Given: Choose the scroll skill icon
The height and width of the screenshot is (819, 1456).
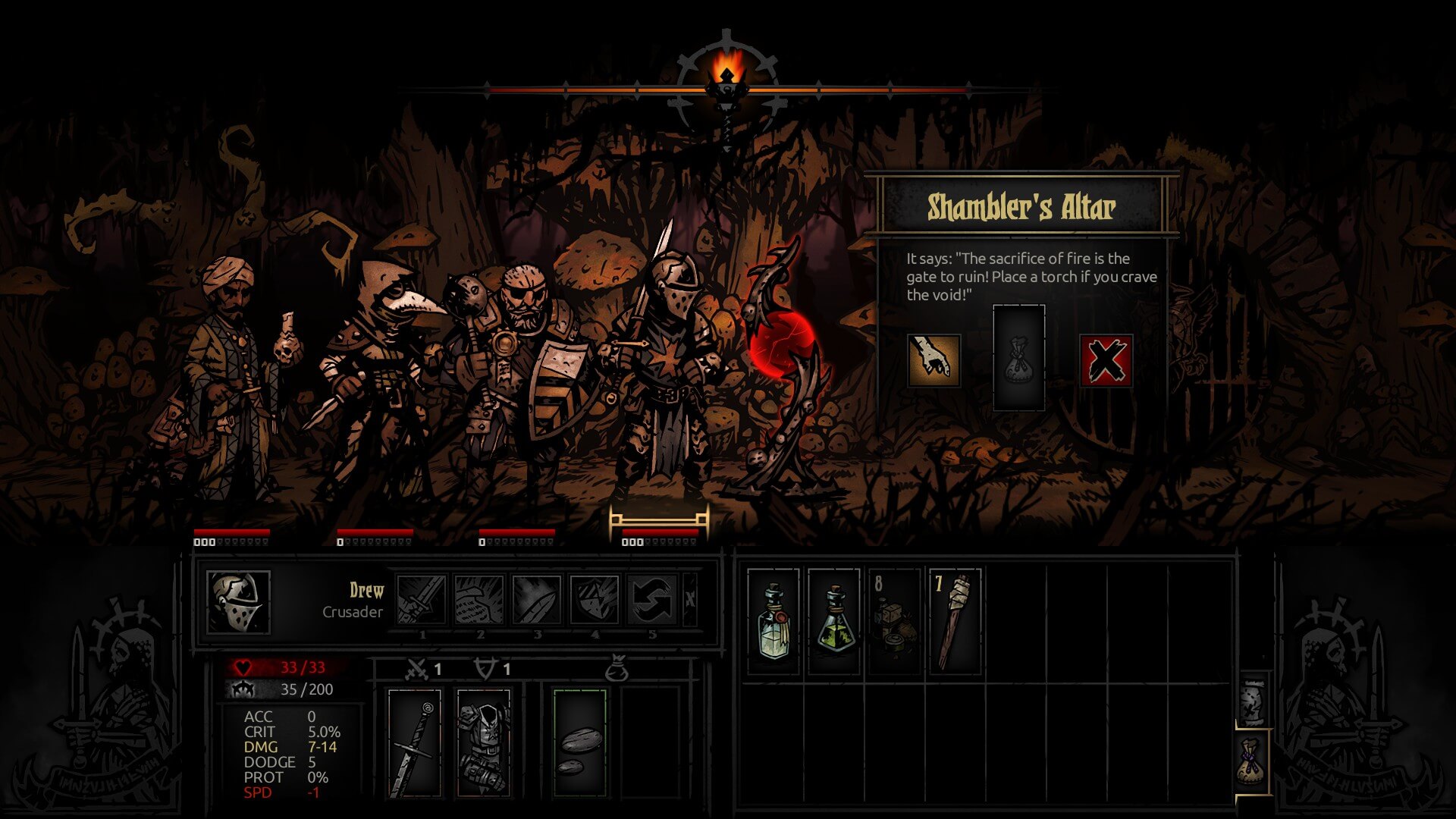Looking at the screenshot, I should pyautogui.click(x=479, y=600).
